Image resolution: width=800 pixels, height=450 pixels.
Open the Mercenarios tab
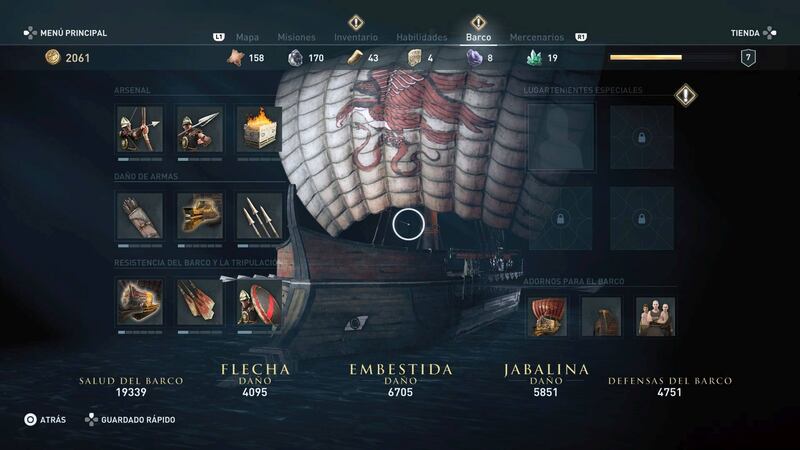(x=537, y=37)
